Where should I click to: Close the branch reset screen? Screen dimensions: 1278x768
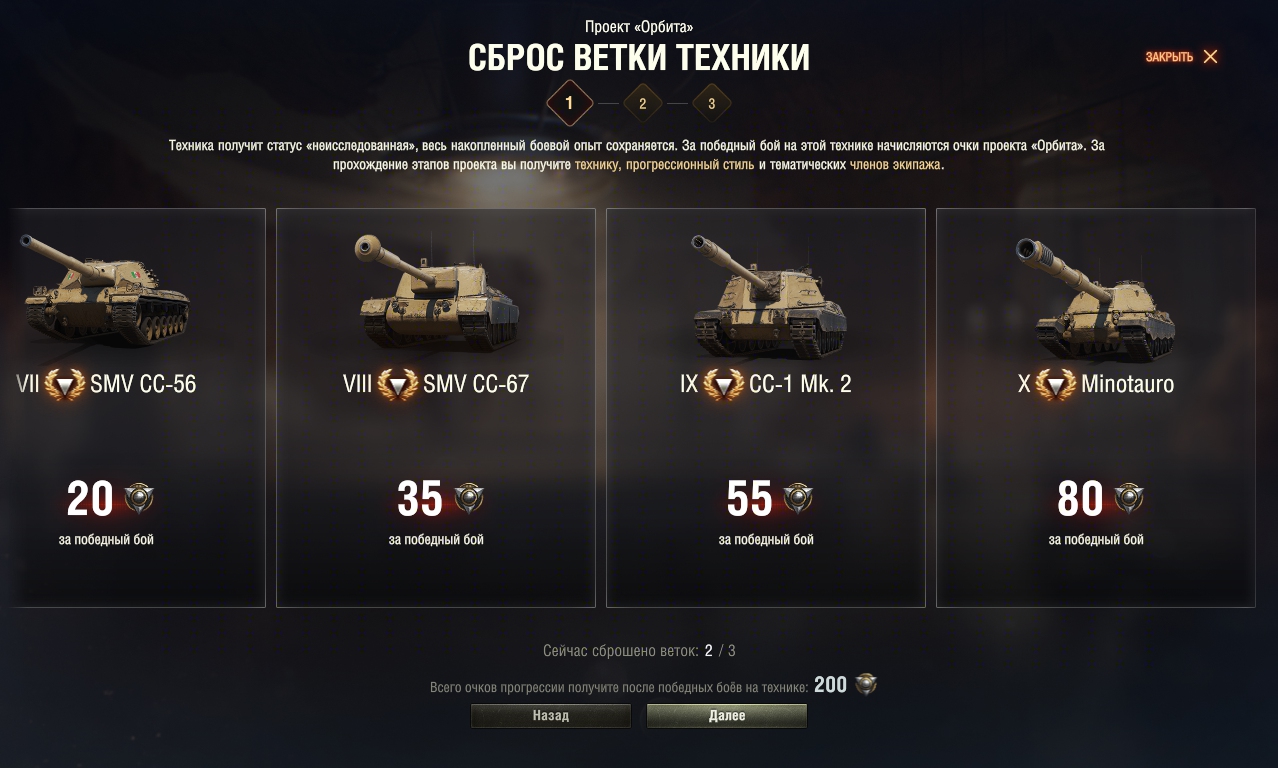[x=1182, y=57]
